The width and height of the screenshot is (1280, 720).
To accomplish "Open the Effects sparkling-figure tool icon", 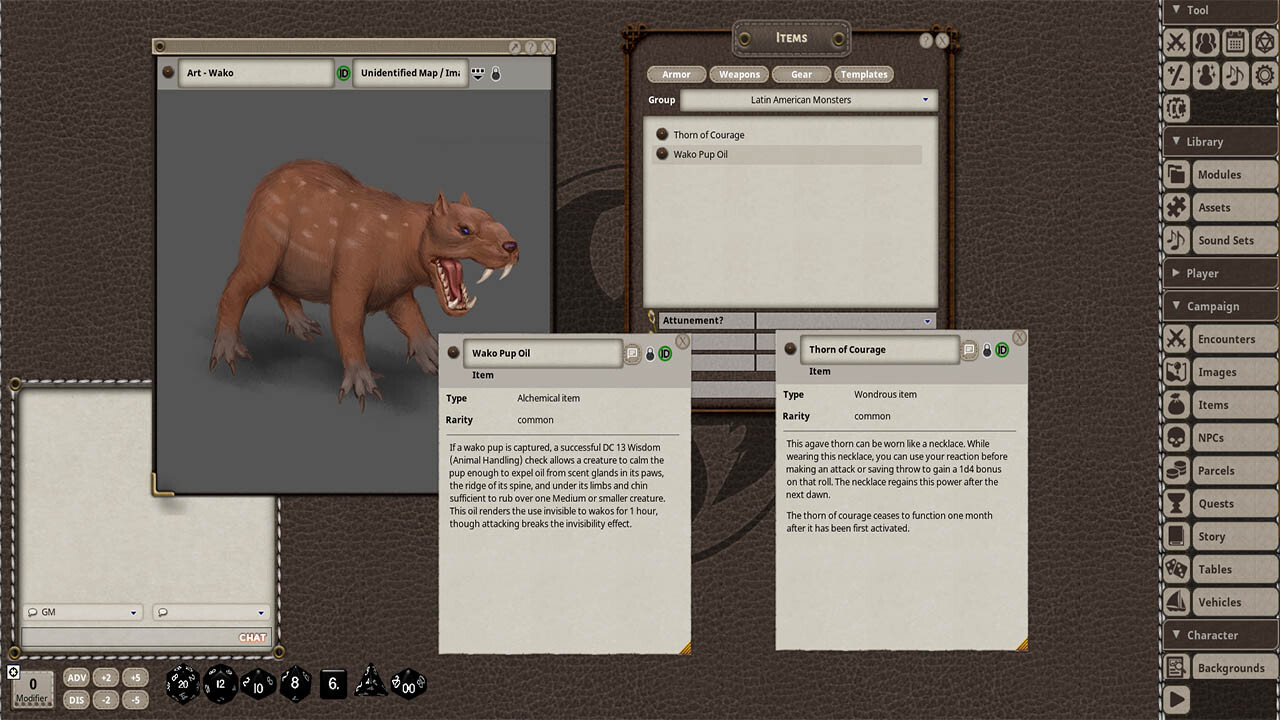I will (1206, 75).
